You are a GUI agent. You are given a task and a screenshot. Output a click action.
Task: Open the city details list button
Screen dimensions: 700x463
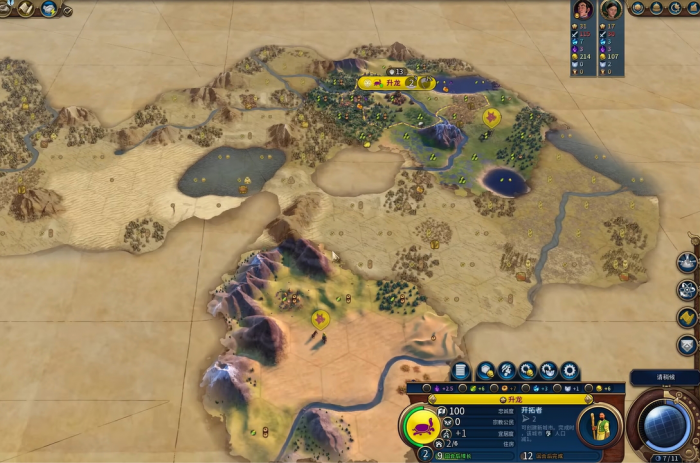(x=461, y=370)
